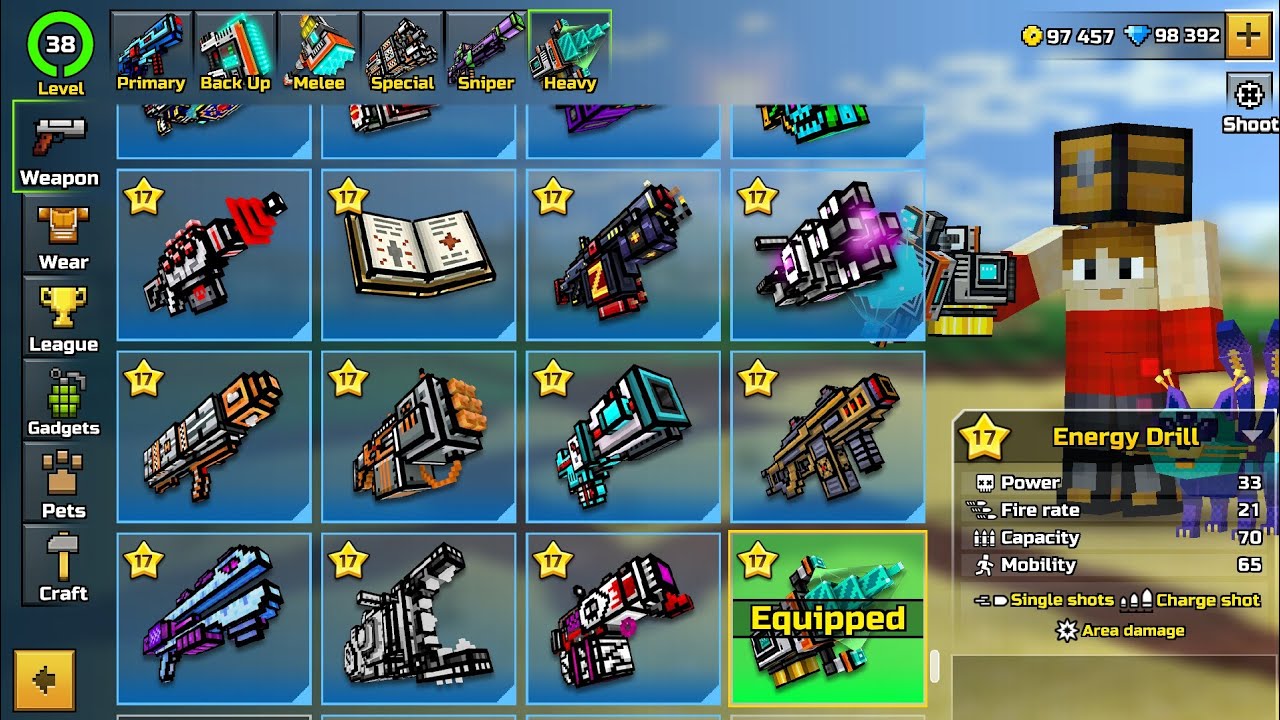Click the Level 38 progress ring
The height and width of the screenshot is (720, 1280).
pos(58,45)
